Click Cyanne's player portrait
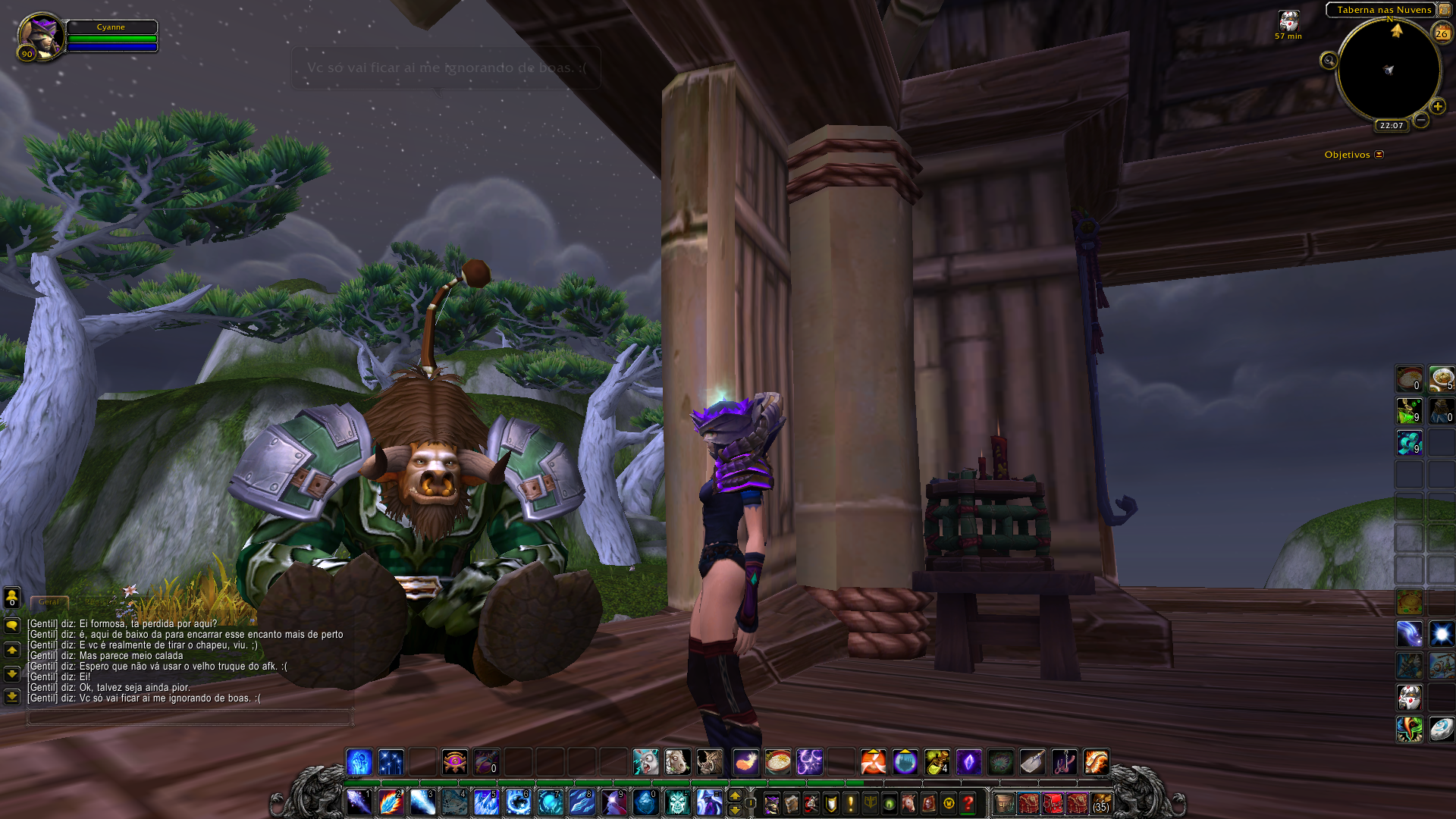The width and height of the screenshot is (1456, 819). point(39,36)
